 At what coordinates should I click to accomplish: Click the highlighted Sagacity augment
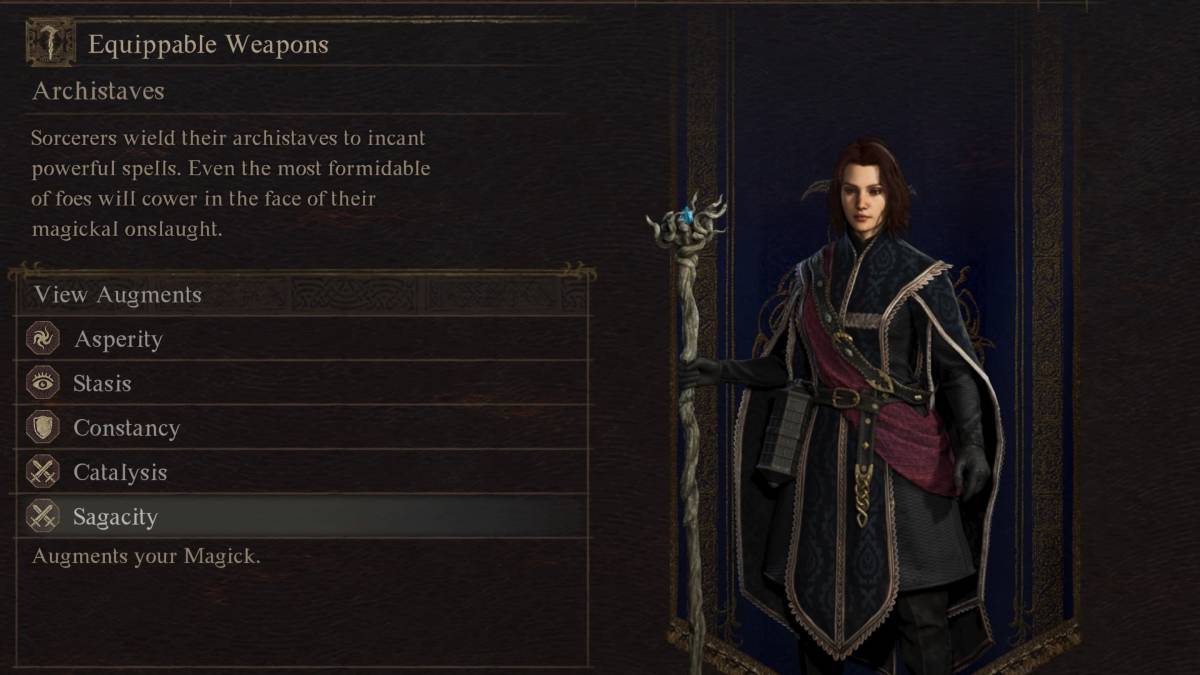coord(115,517)
